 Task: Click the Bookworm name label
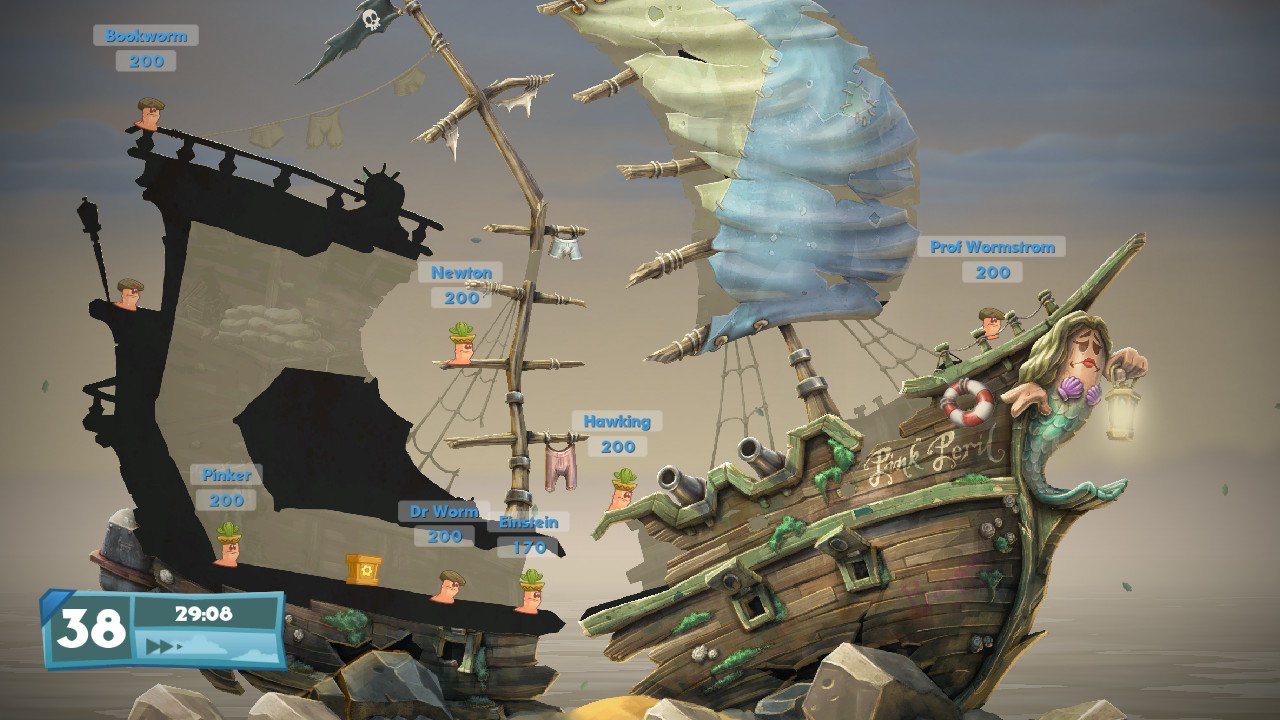point(148,35)
